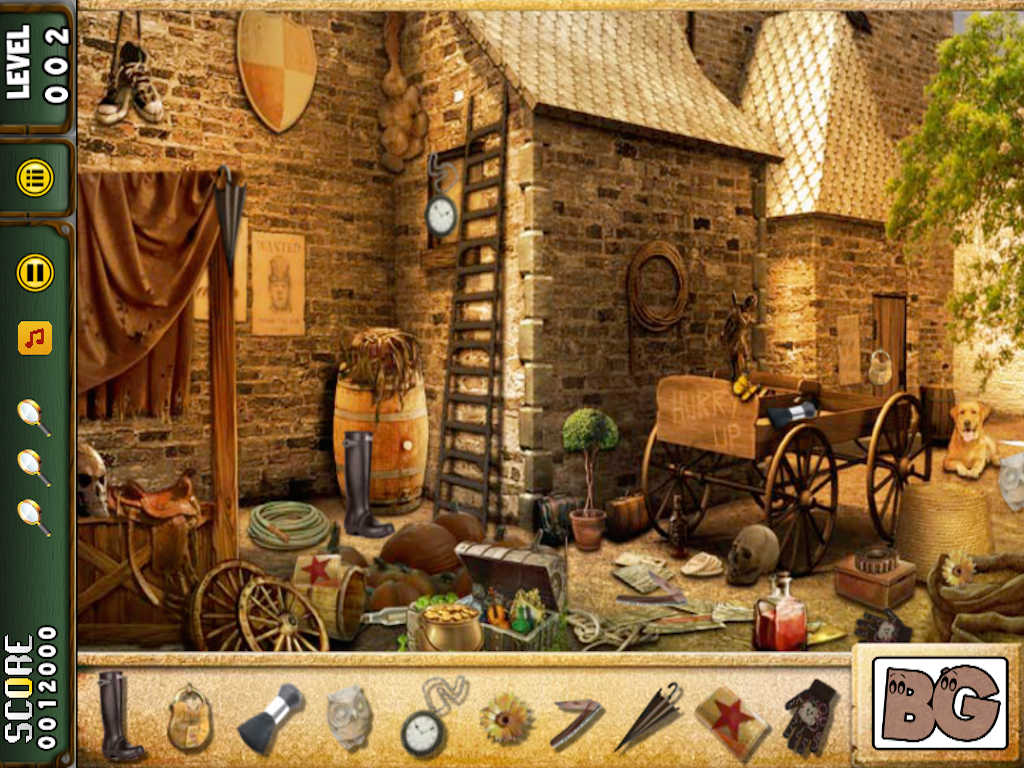Select the stone owl in the item bar
Image resolution: width=1024 pixels, height=768 pixels.
pos(349,716)
